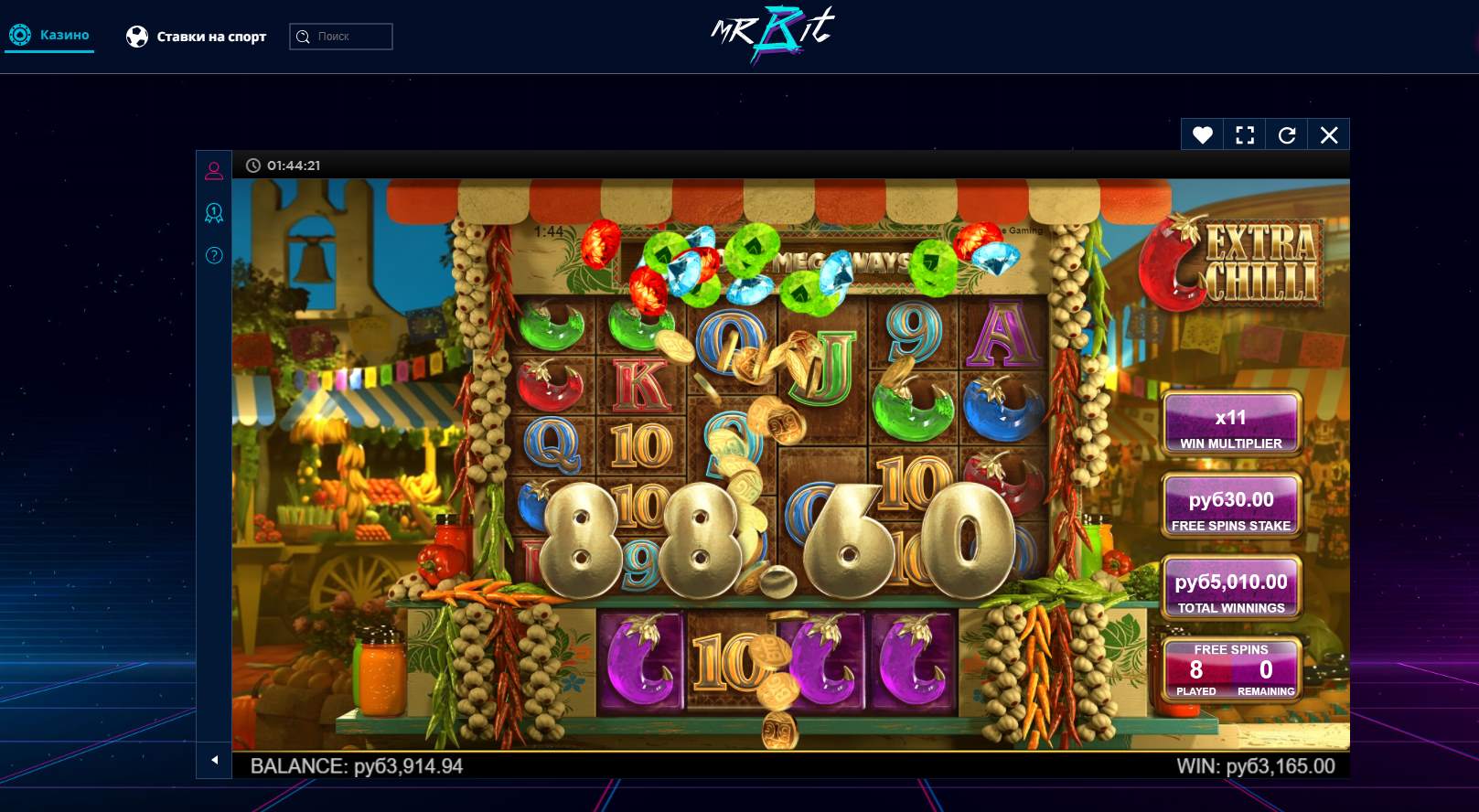Reload the game with refresh icon
Image resolution: width=1479 pixels, height=812 pixels.
click(x=1287, y=135)
